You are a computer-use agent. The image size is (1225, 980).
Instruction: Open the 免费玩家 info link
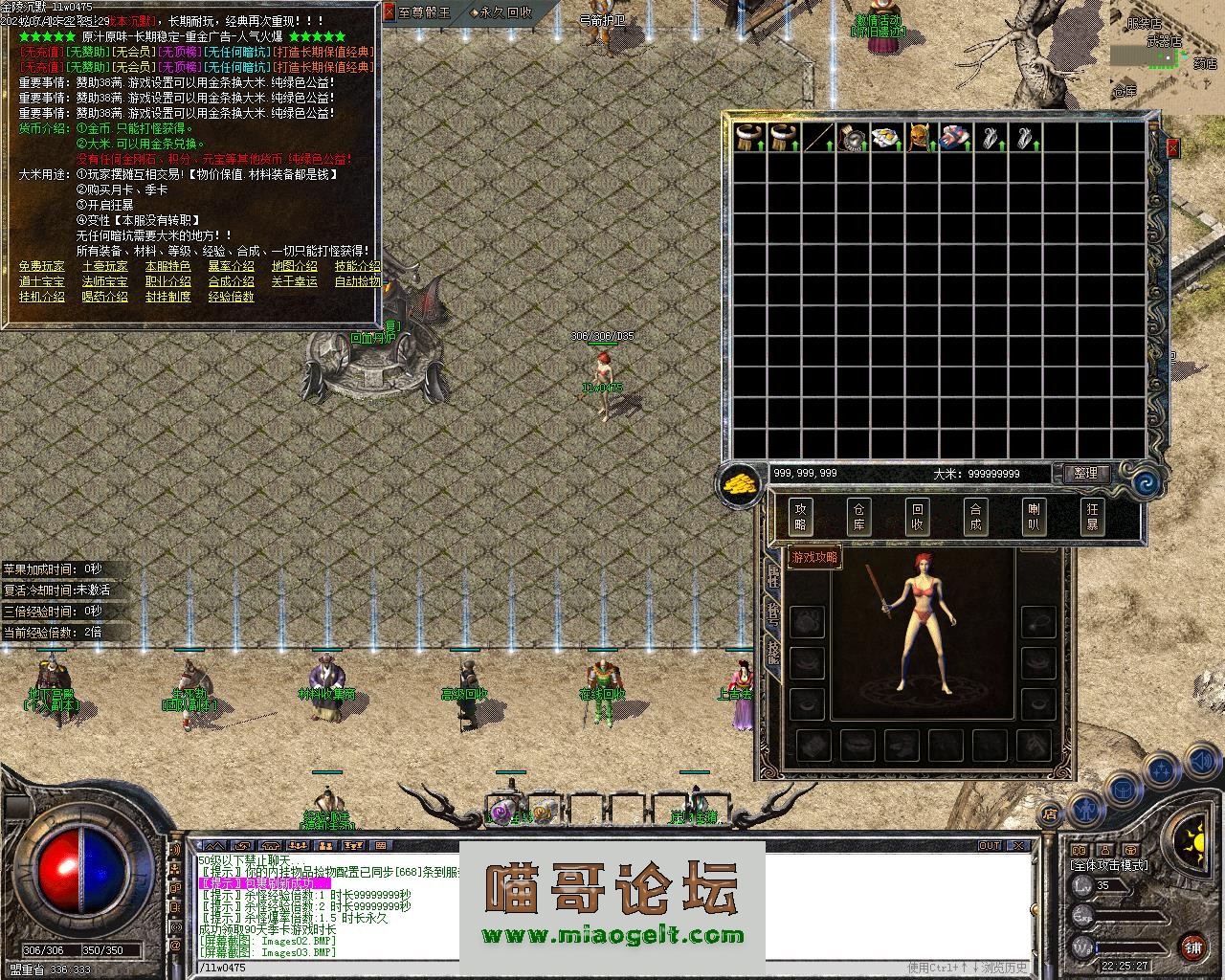click(42, 266)
